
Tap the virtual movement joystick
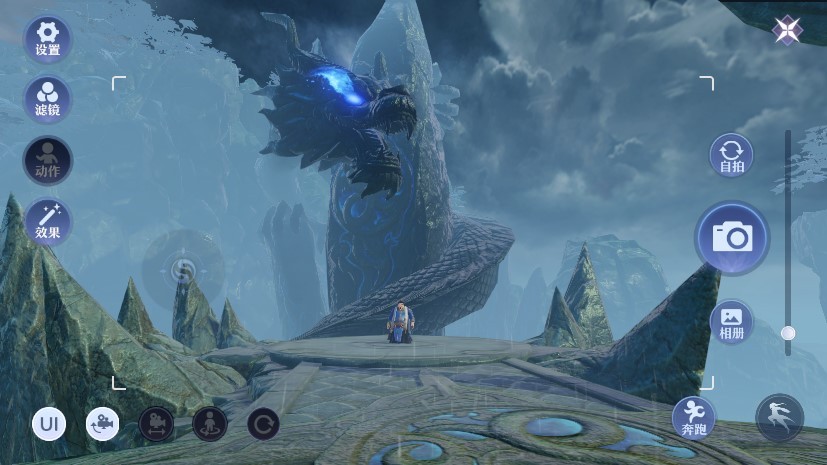point(183,269)
